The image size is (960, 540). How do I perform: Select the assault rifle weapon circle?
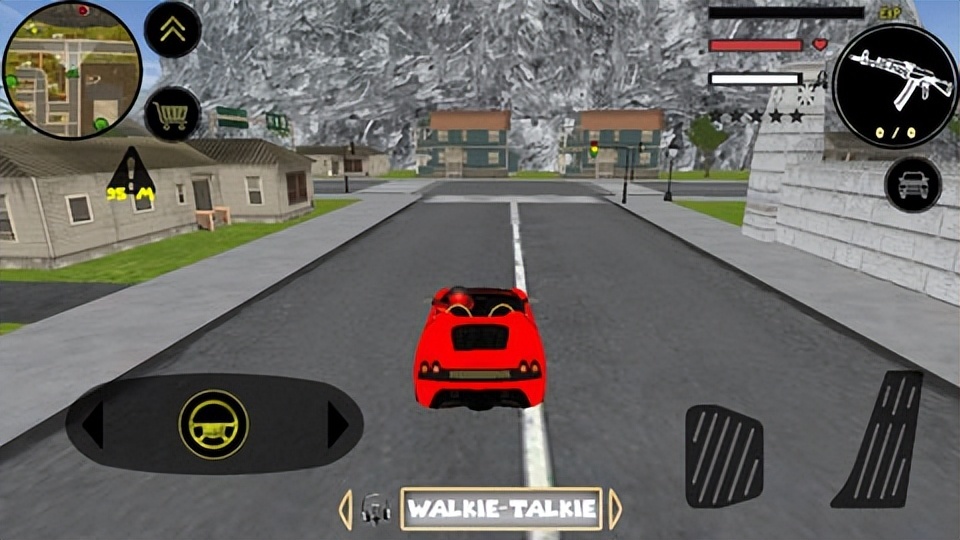pyautogui.click(x=894, y=85)
